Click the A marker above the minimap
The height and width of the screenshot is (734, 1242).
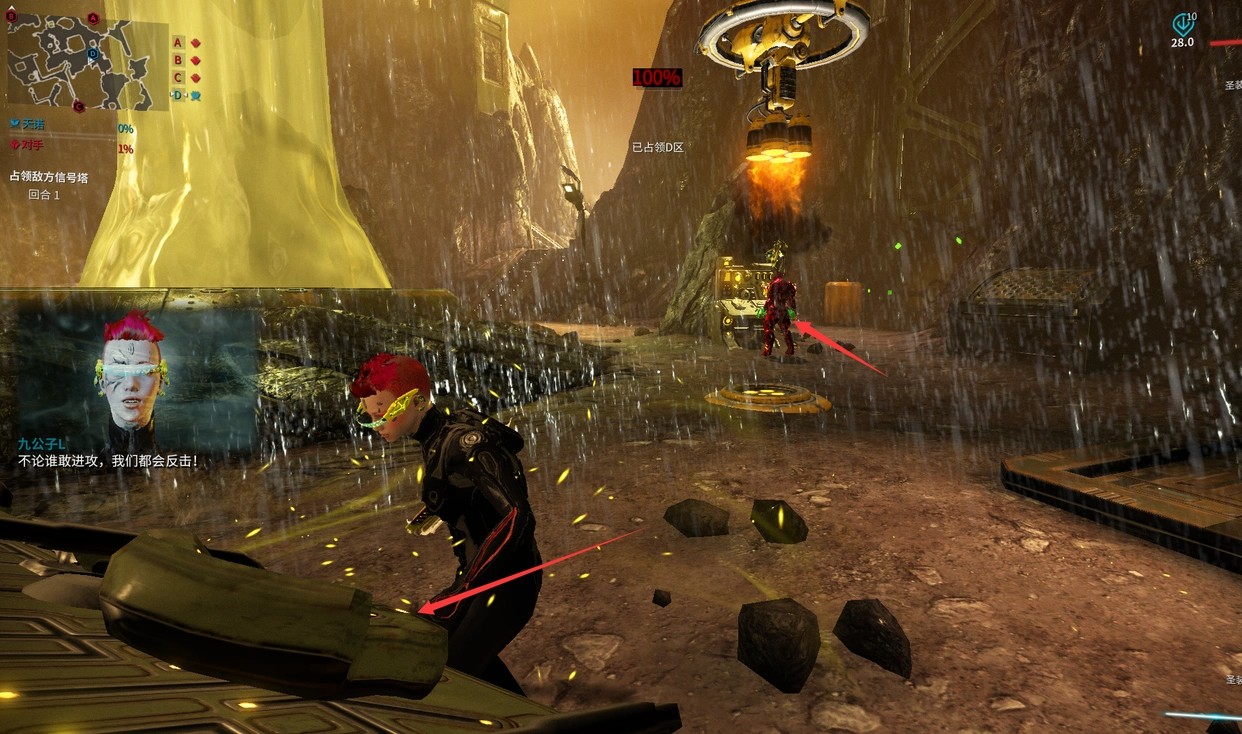(93, 18)
